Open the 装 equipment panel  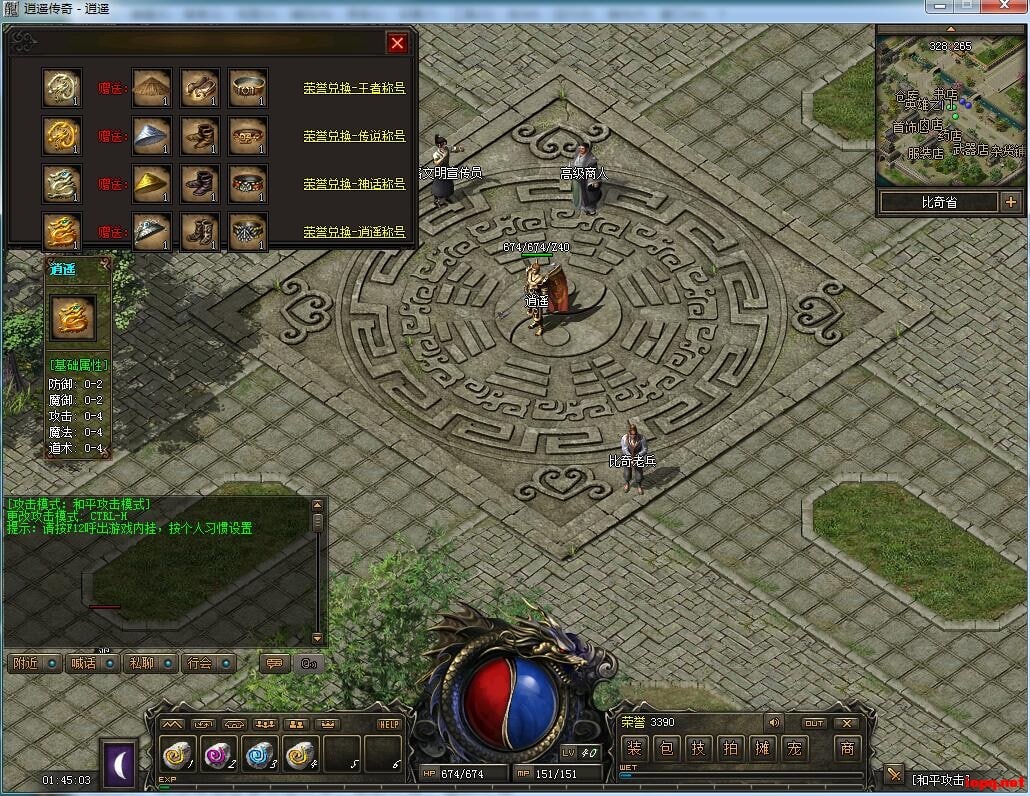634,748
